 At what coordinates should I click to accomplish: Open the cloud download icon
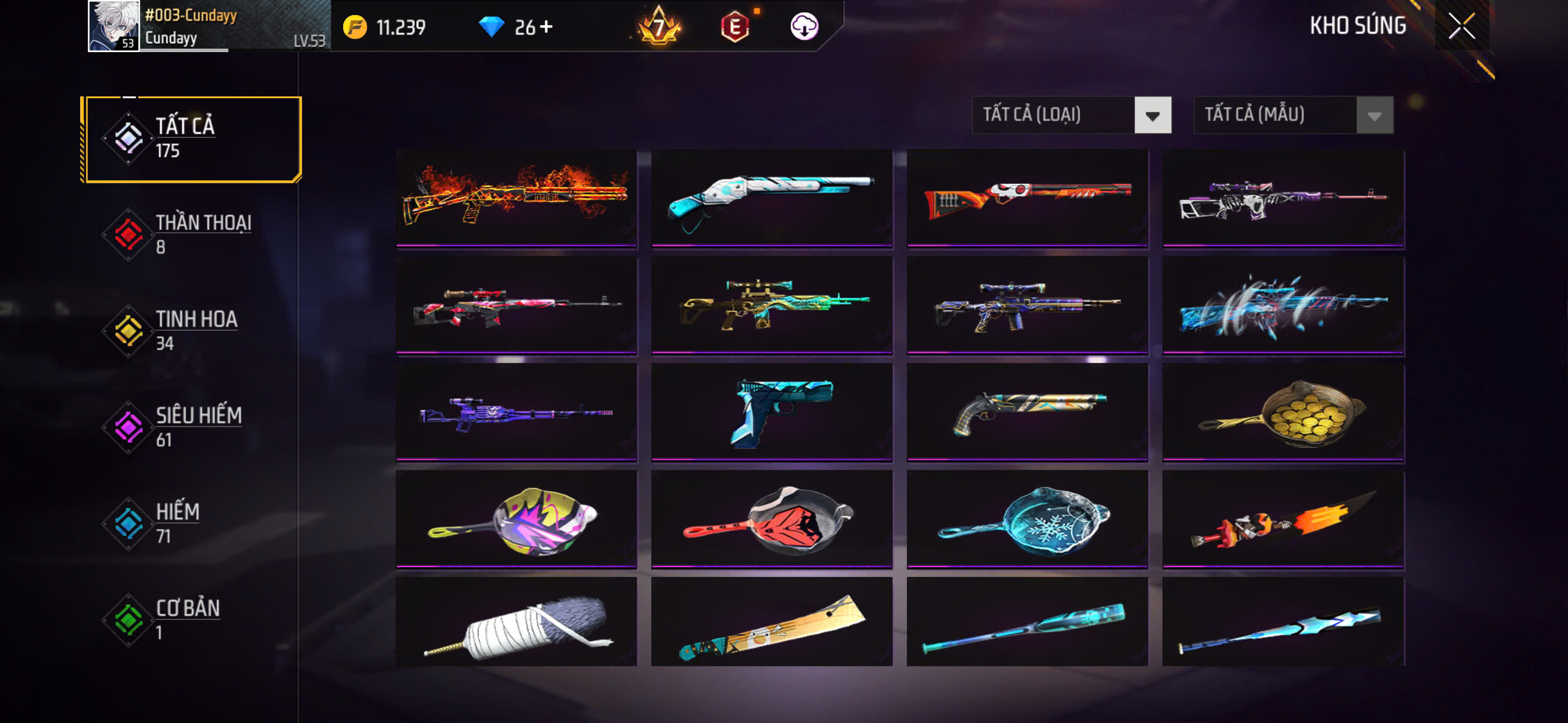[804, 26]
